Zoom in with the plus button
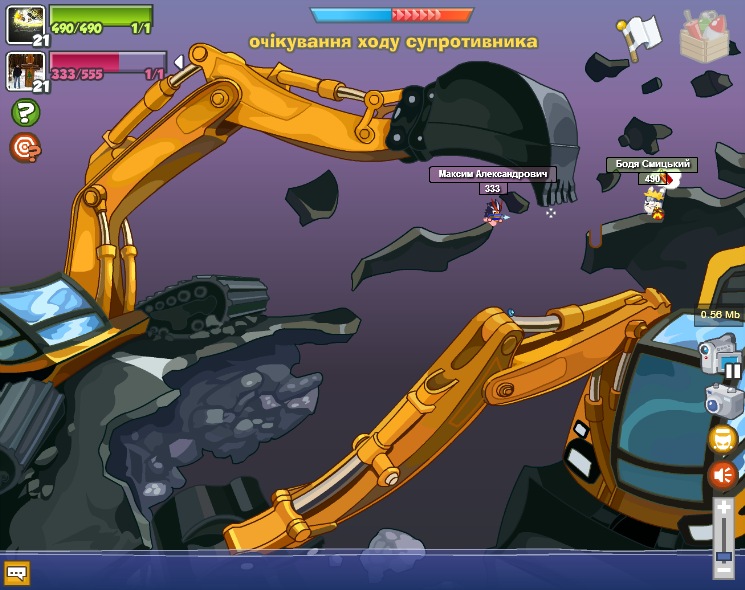 pos(724,508)
